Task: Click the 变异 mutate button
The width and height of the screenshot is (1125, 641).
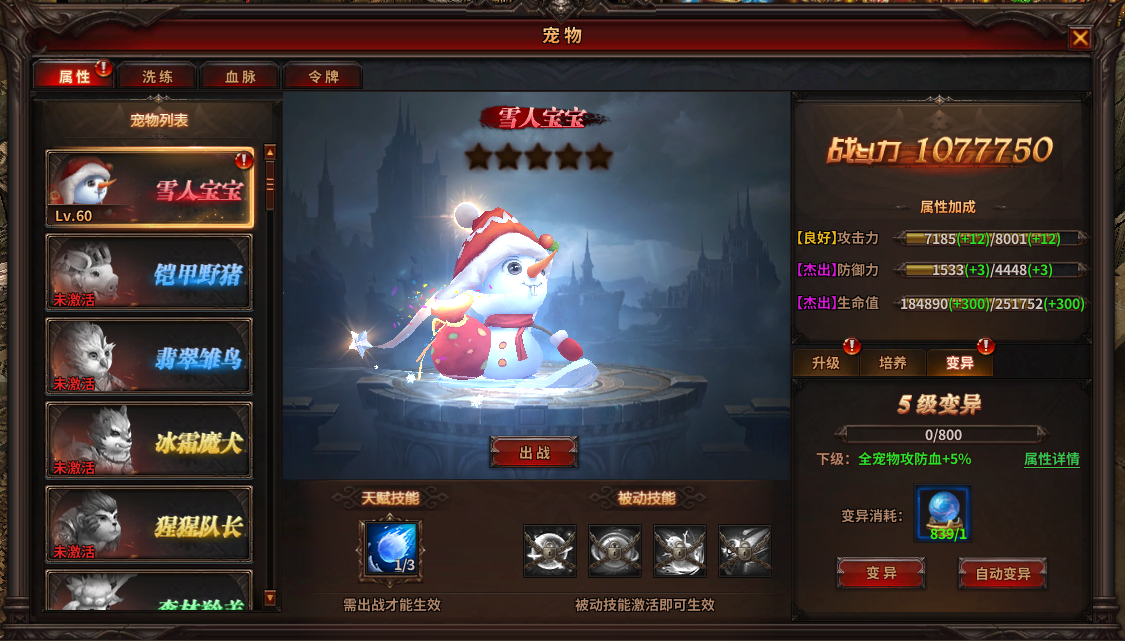Action: pos(880,574)
